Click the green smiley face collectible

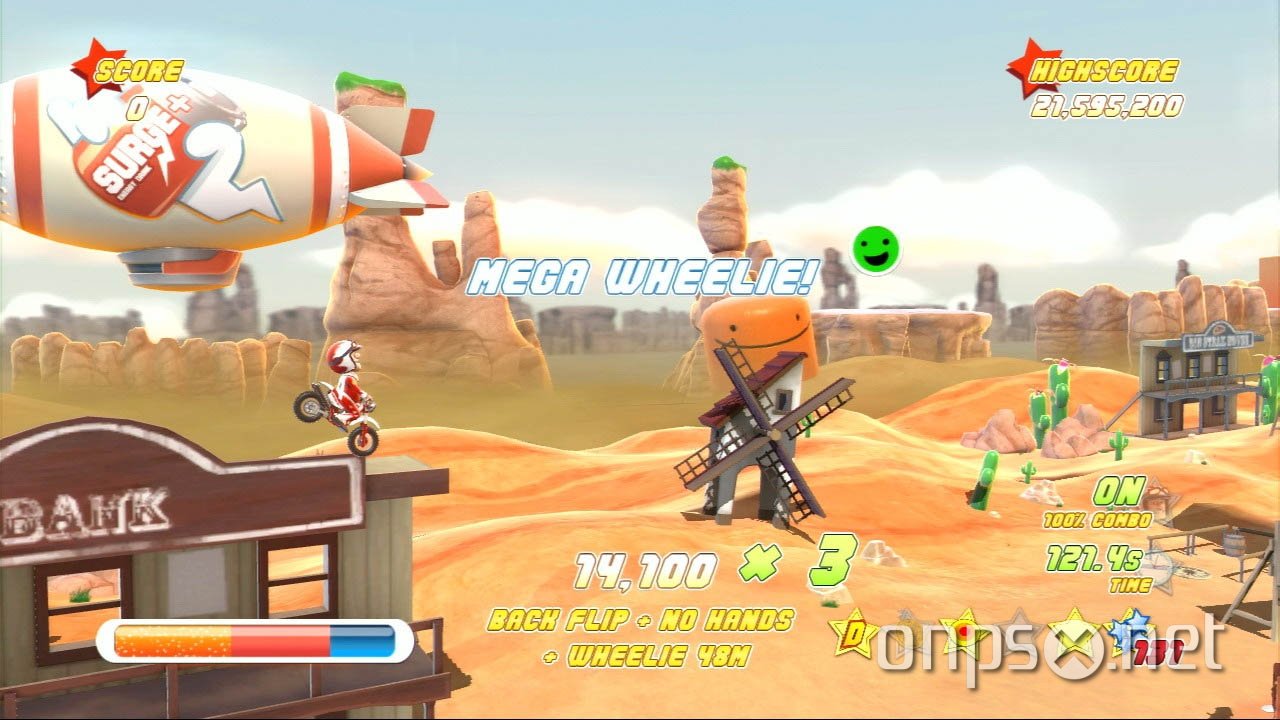pos(874,249)
